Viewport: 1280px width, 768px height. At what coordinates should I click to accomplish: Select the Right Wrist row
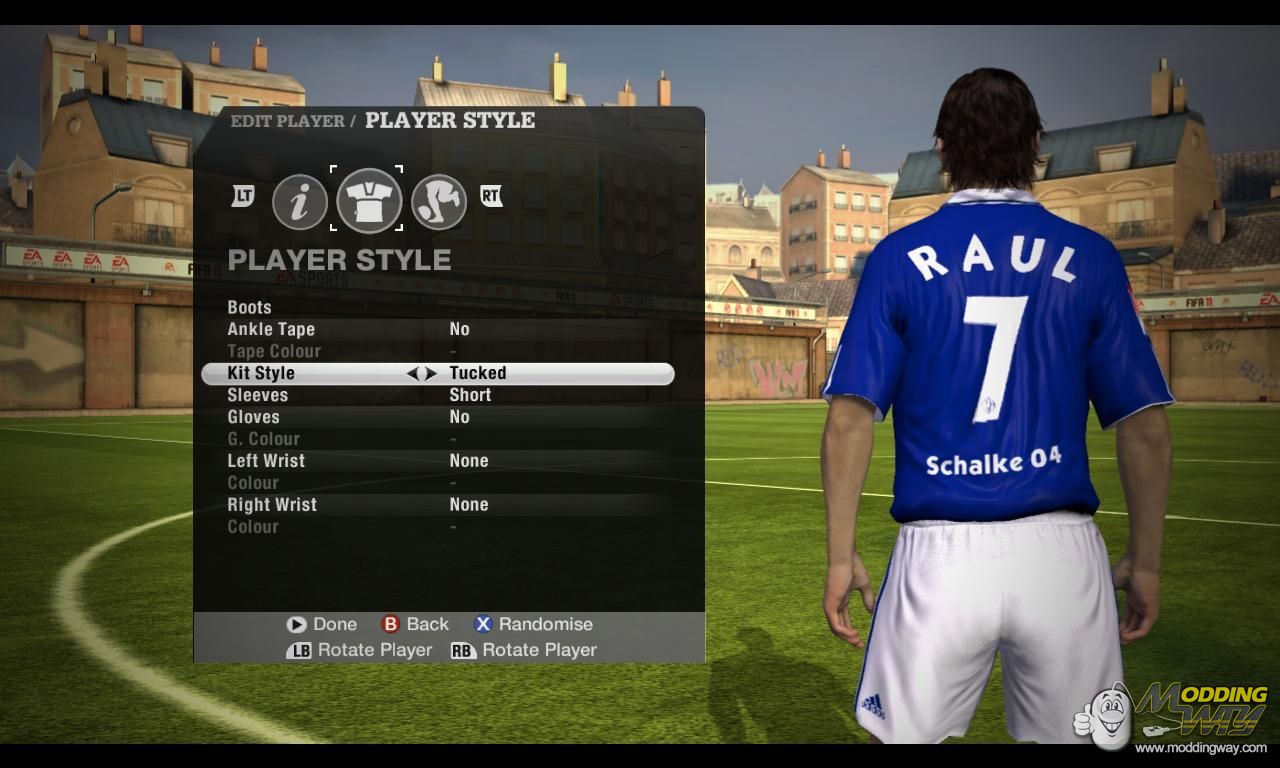(x=272, y=505)
